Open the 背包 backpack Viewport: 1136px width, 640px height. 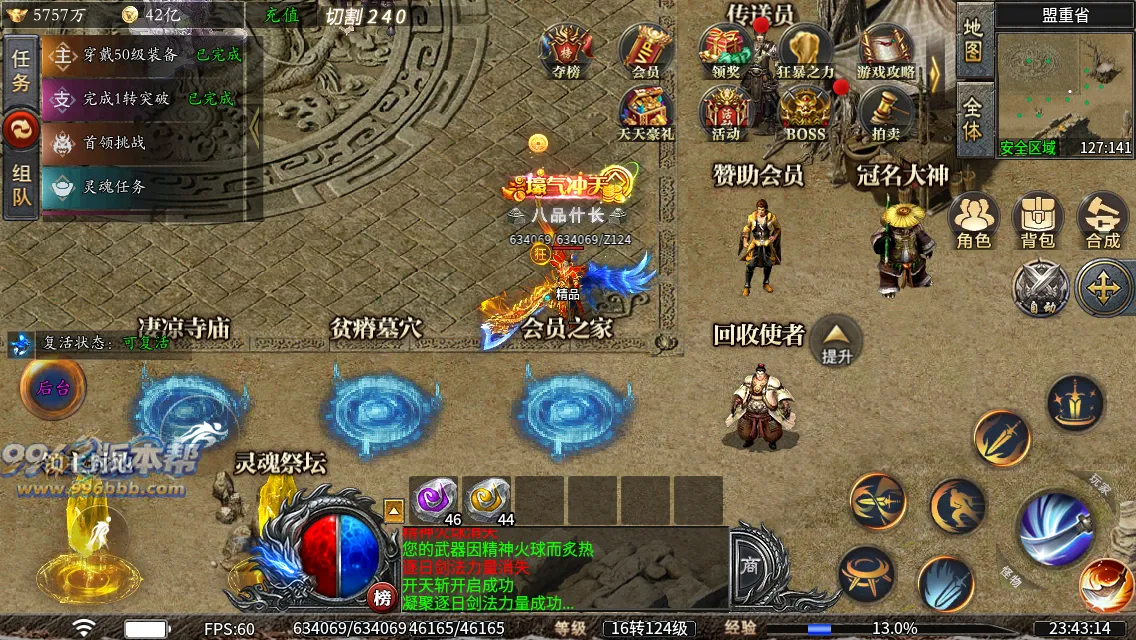click(x=1038, y=220)
